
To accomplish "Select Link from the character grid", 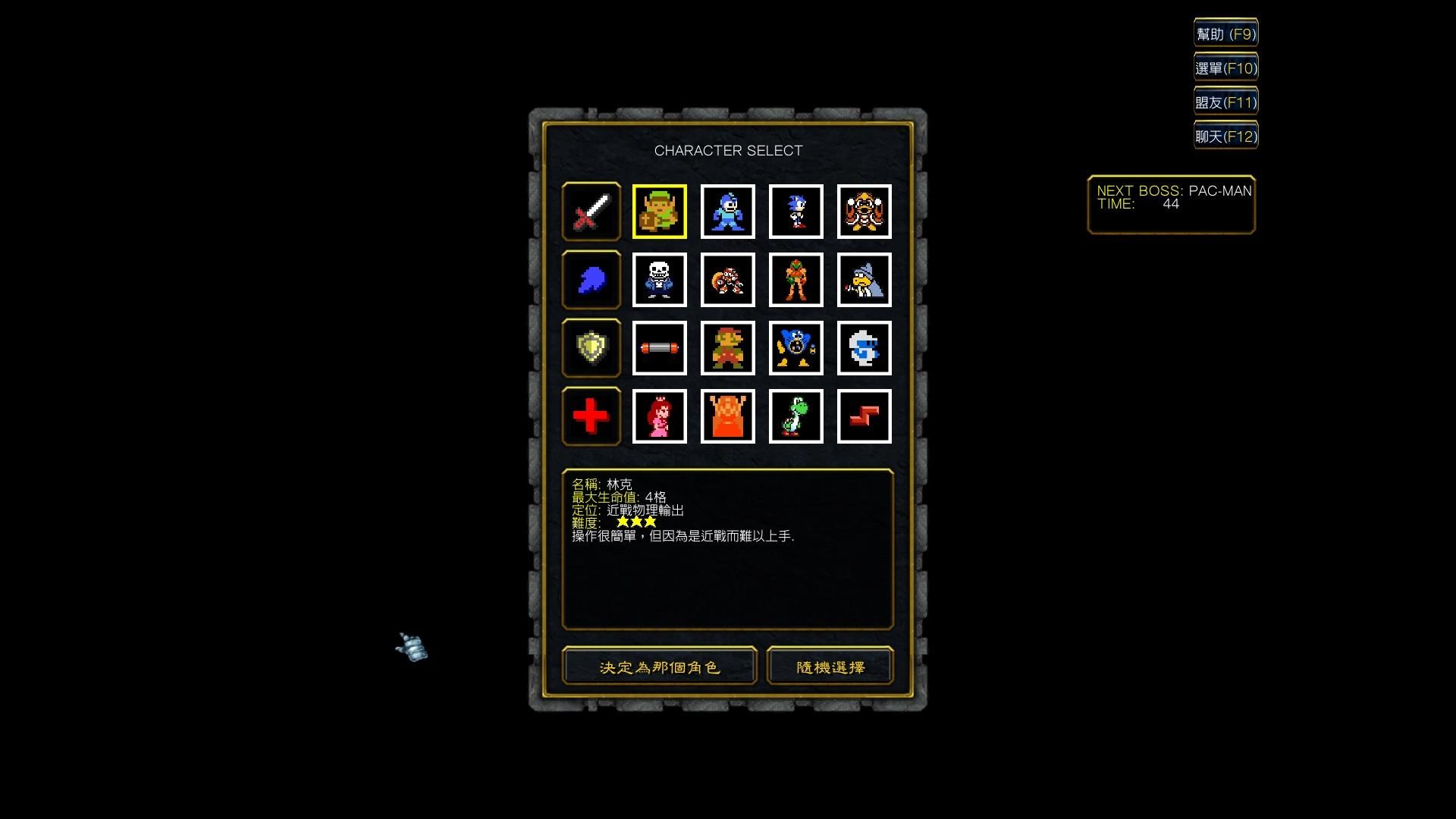I will click(659, 212).
